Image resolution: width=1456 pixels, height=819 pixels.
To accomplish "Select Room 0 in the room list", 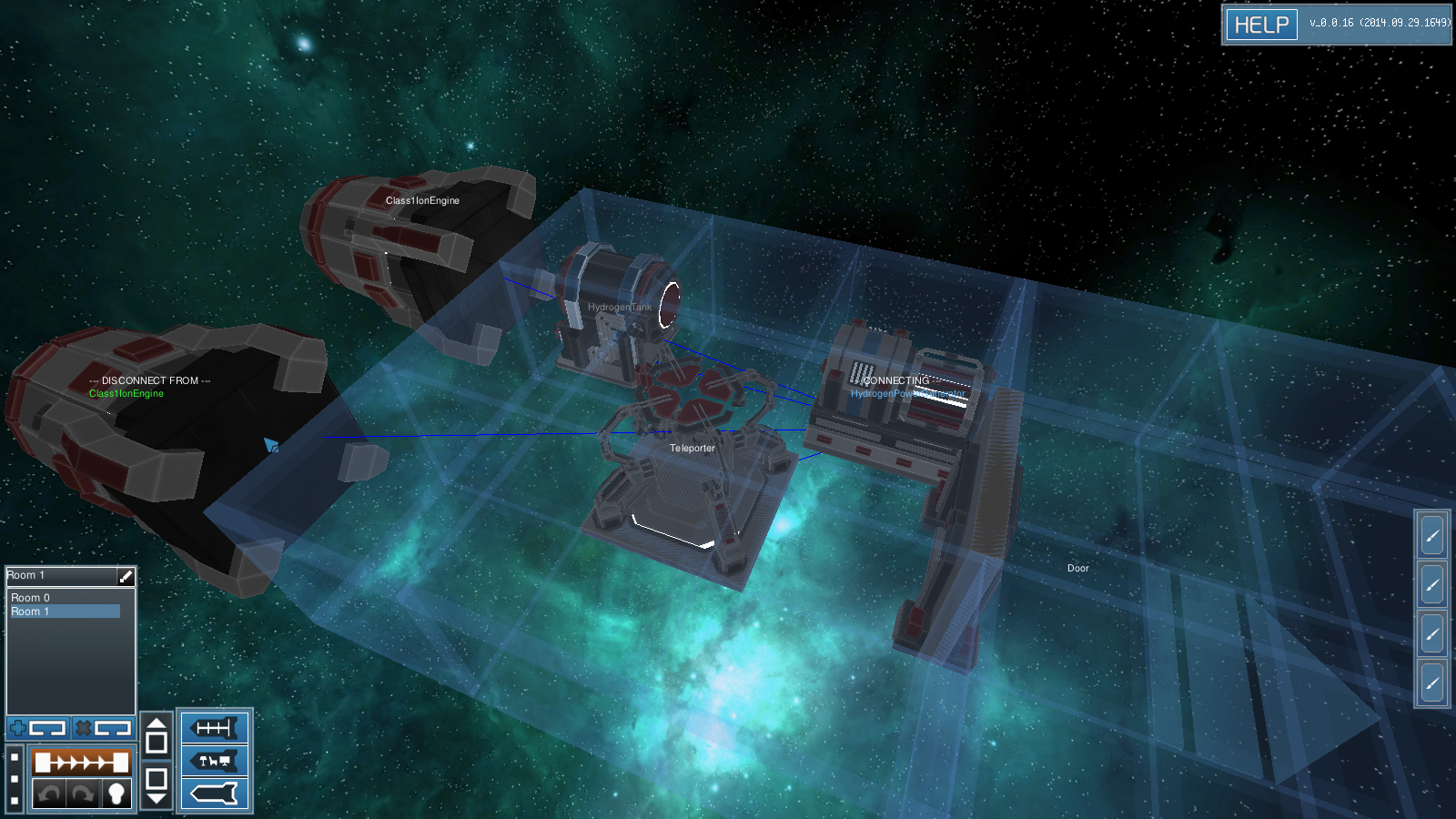I will pyautogui.click(x=31, y=598).
